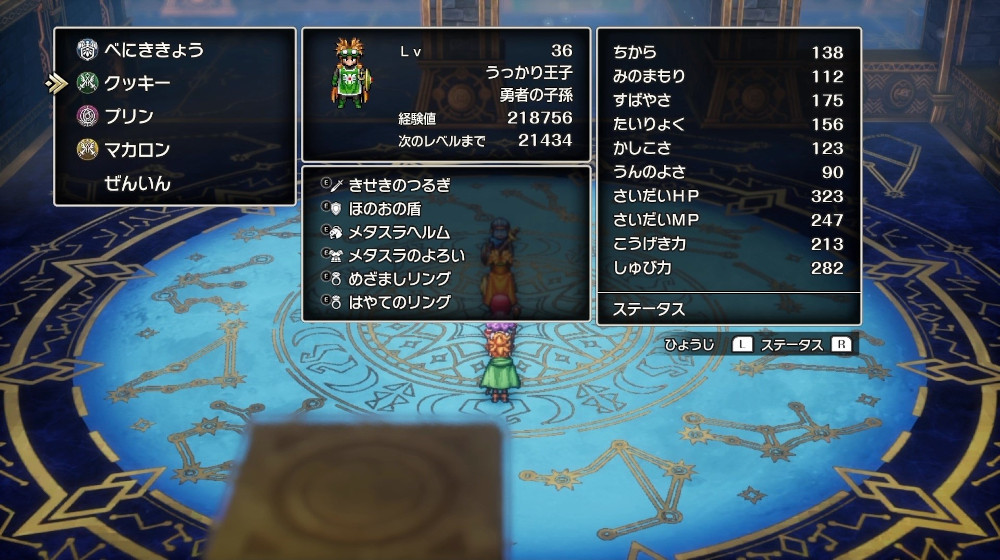Open the ステータス panel footer label

(x=649, y=309)
